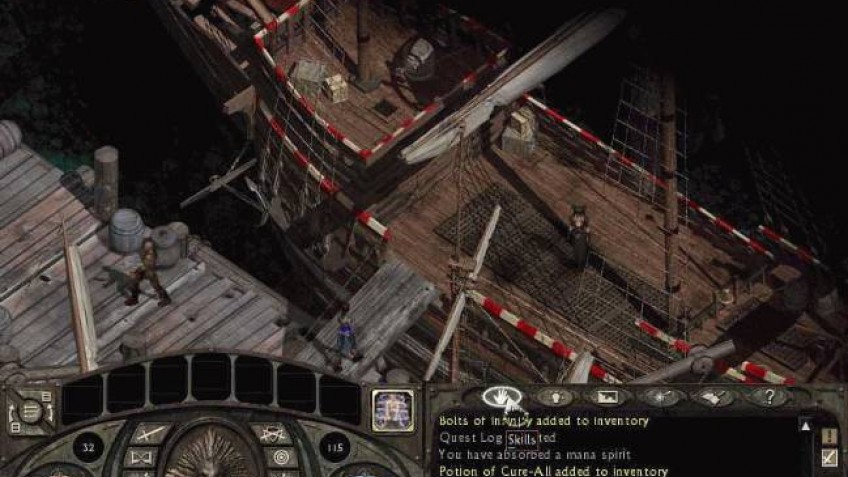Click the crossed-out star button
The image size is (848, 477).
point(270,433)
